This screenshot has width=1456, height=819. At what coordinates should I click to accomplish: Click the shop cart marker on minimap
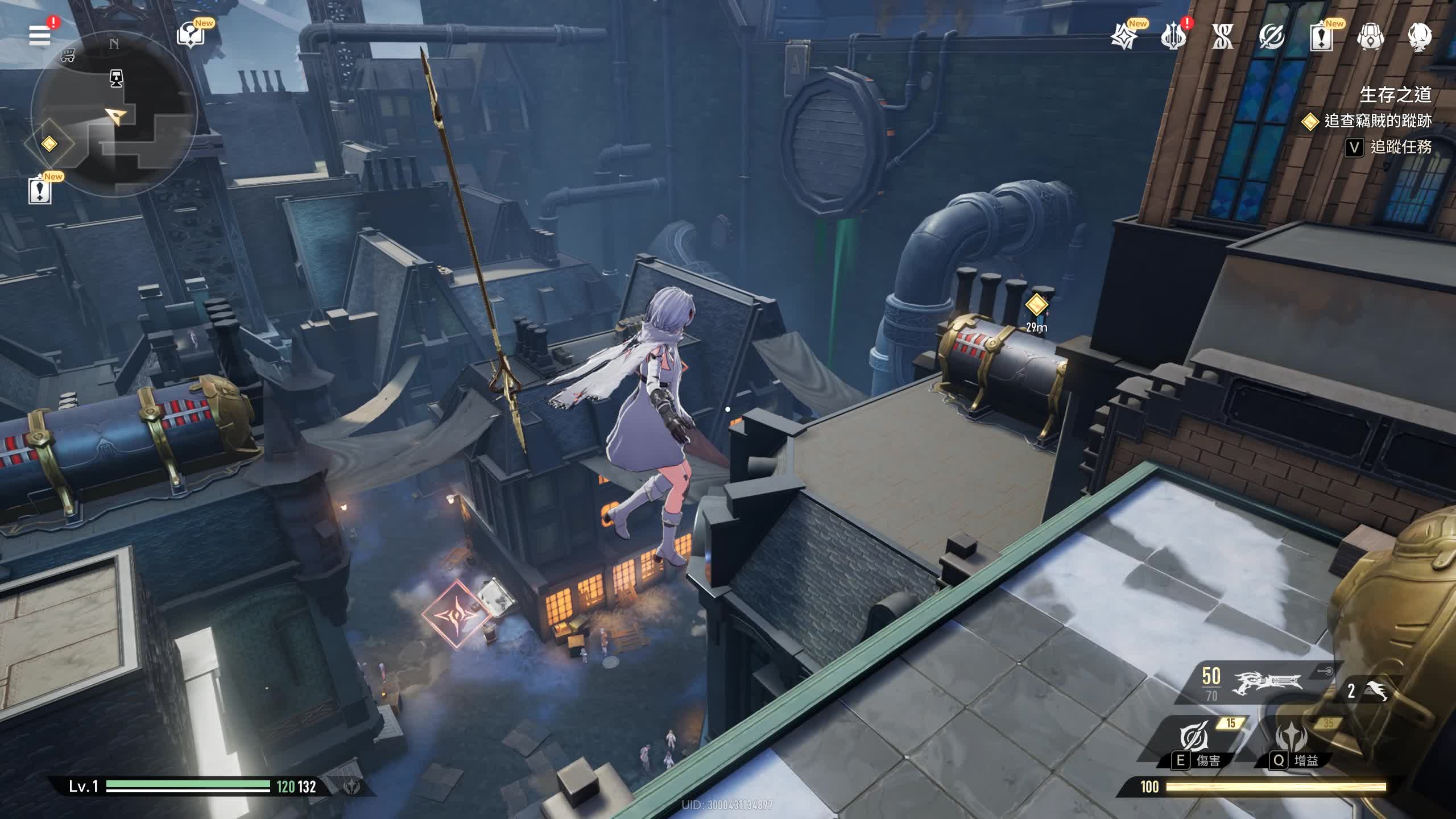coord(68,56)
